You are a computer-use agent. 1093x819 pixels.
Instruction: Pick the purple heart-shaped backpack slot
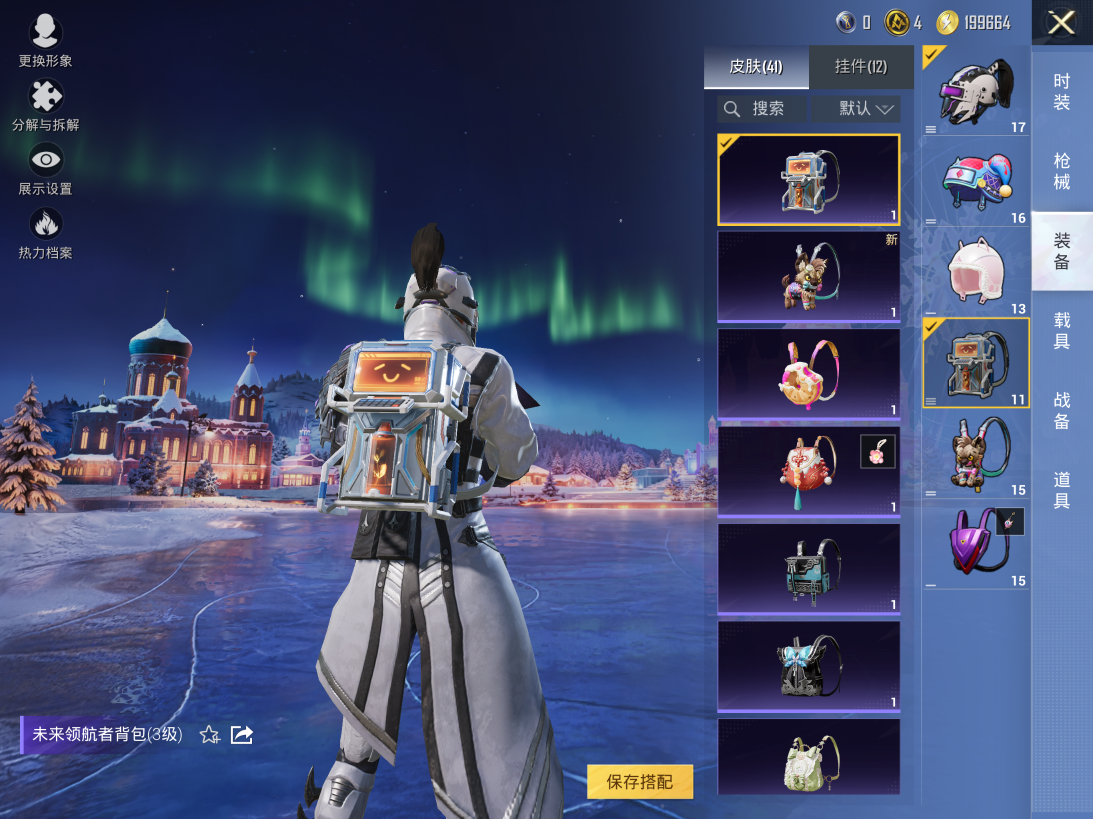975,543
